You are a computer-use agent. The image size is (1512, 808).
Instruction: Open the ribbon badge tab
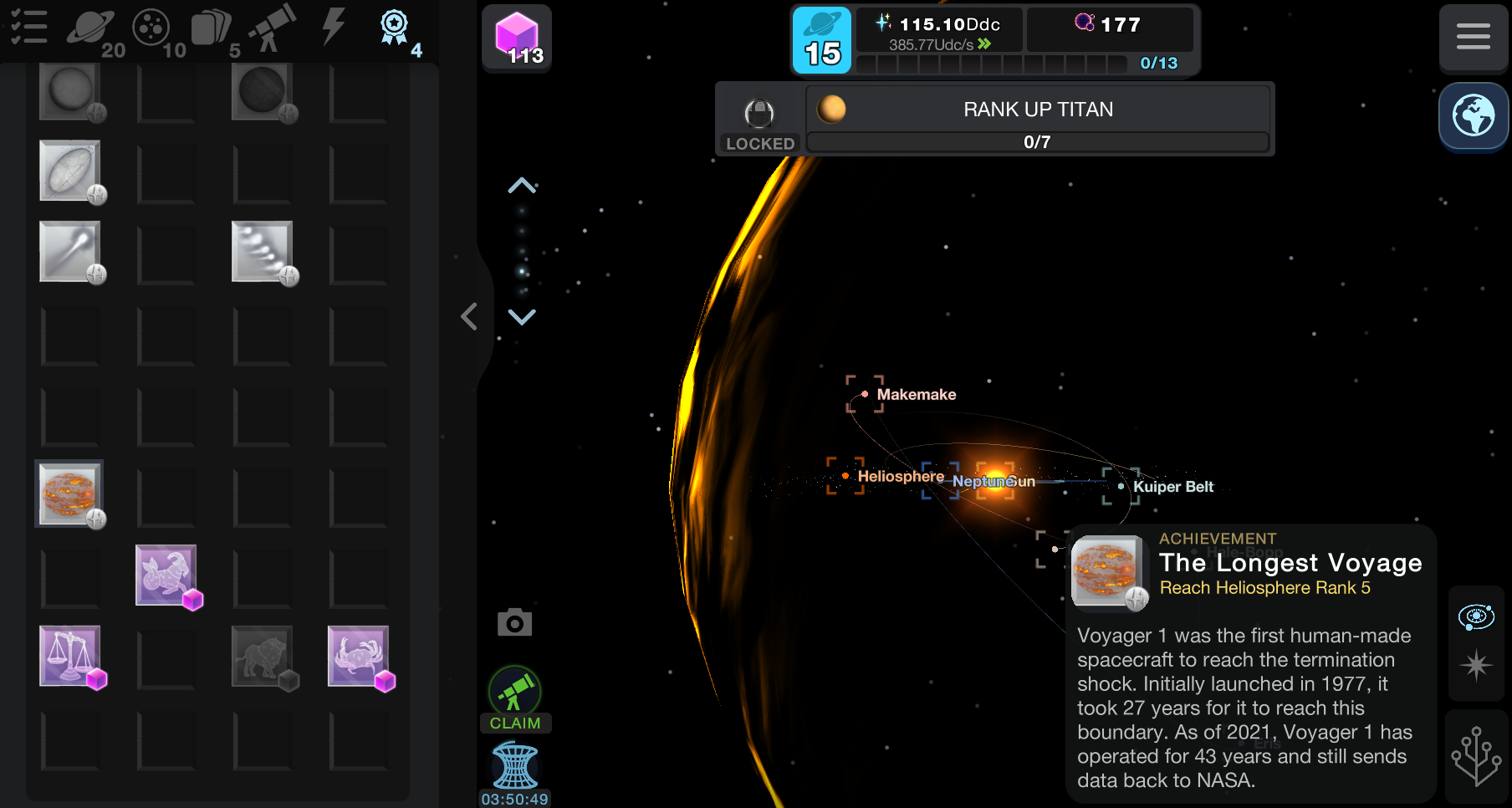tap(395, 28)
